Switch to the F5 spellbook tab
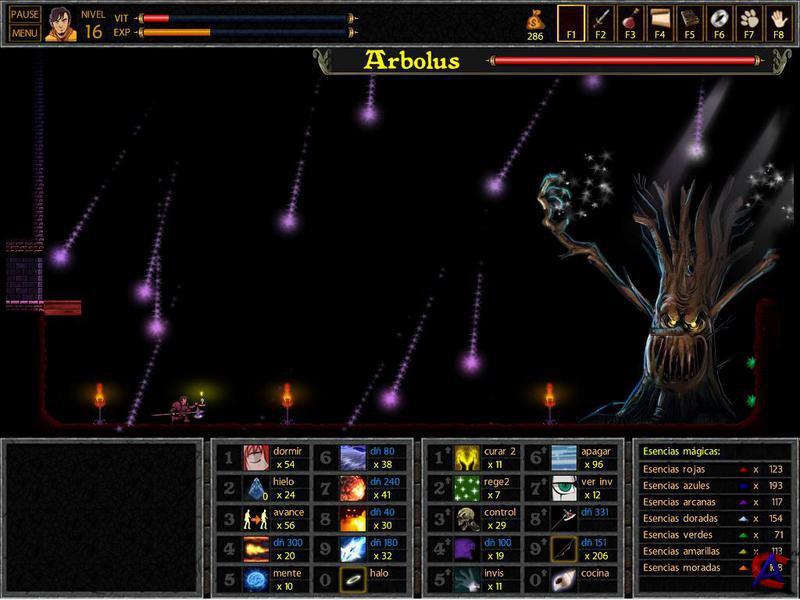 690,20
